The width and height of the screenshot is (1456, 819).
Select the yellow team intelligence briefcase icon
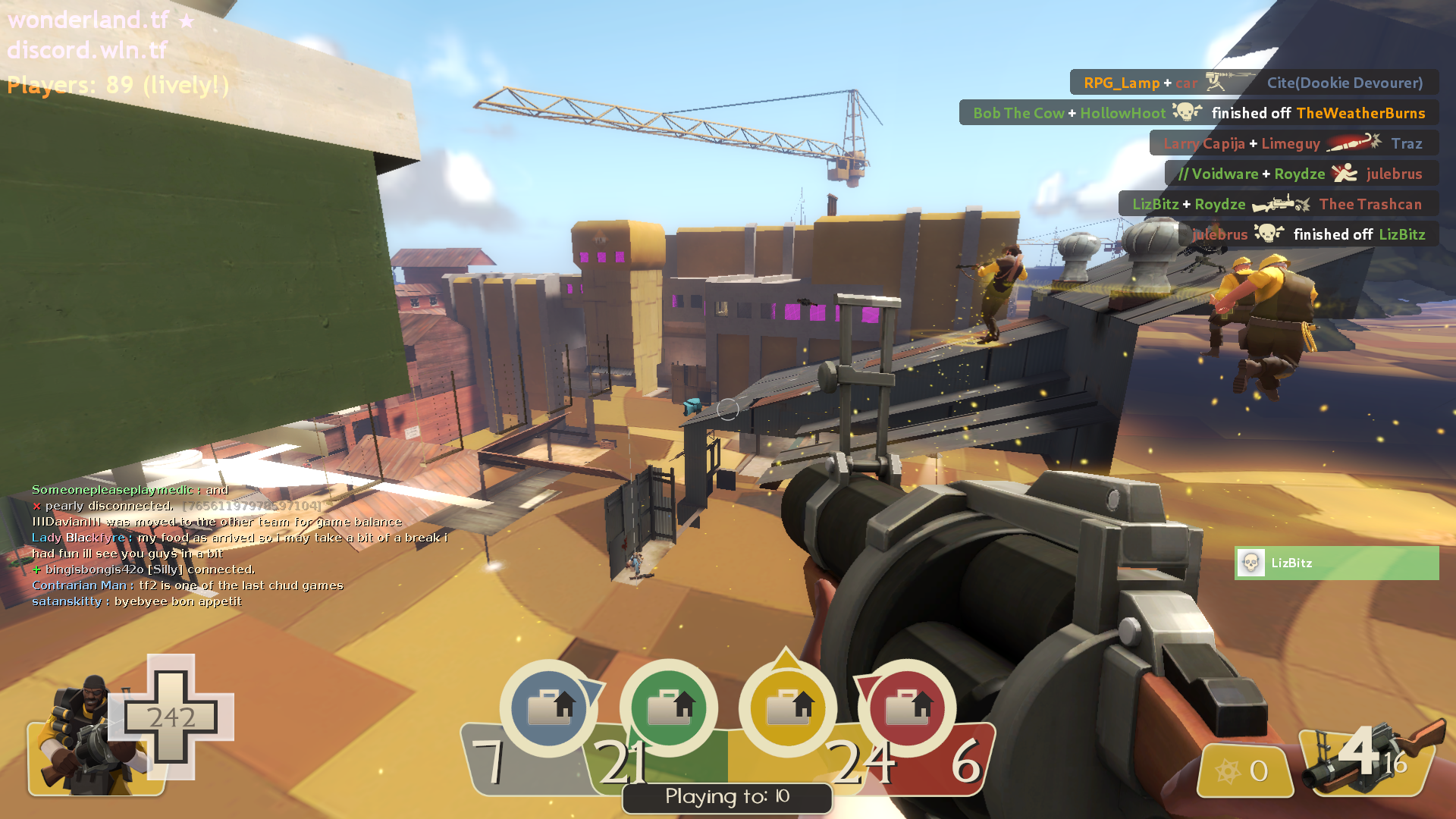click(788, 708)
